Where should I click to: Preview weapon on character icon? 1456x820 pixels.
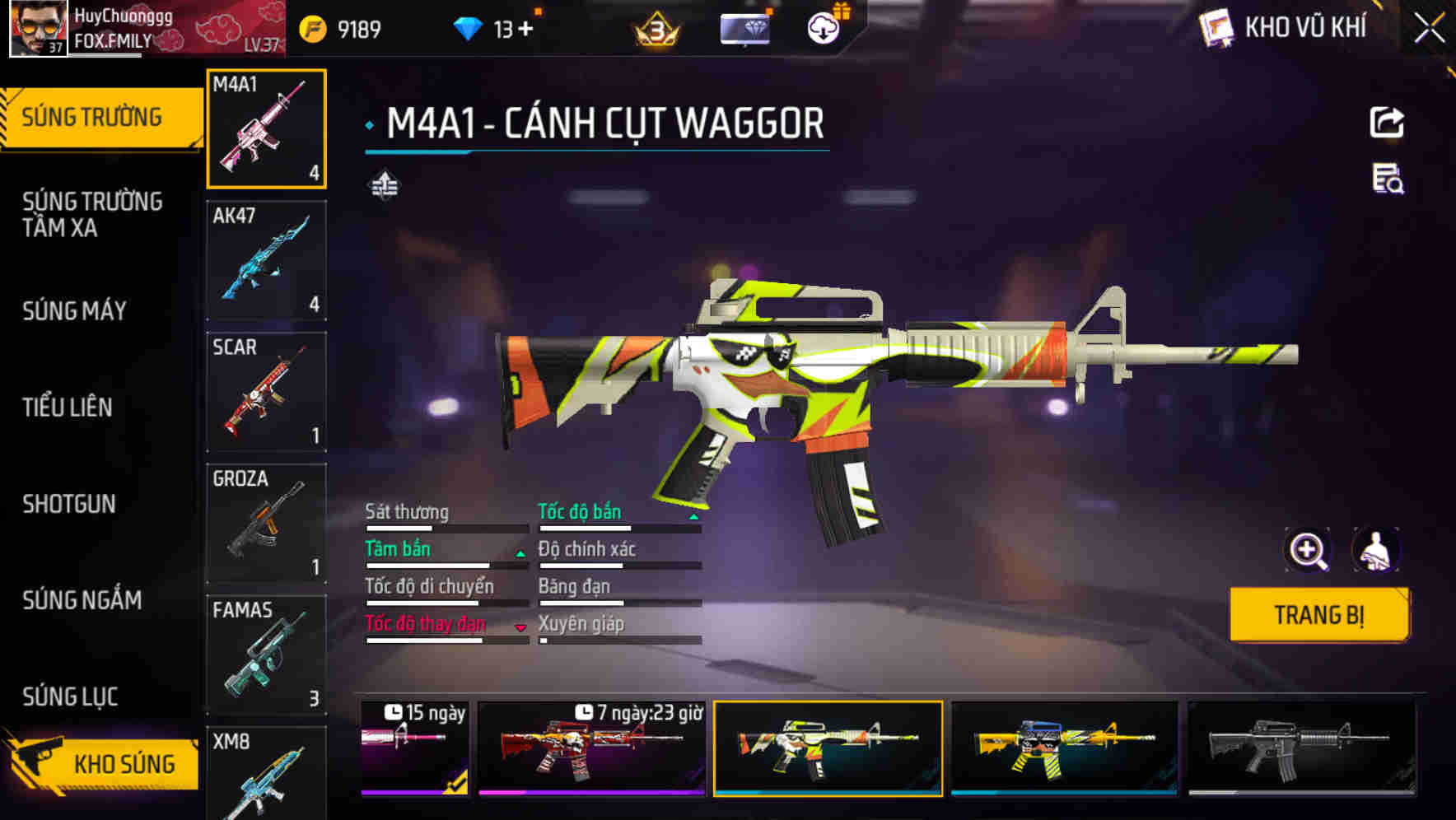point(1375,550)
